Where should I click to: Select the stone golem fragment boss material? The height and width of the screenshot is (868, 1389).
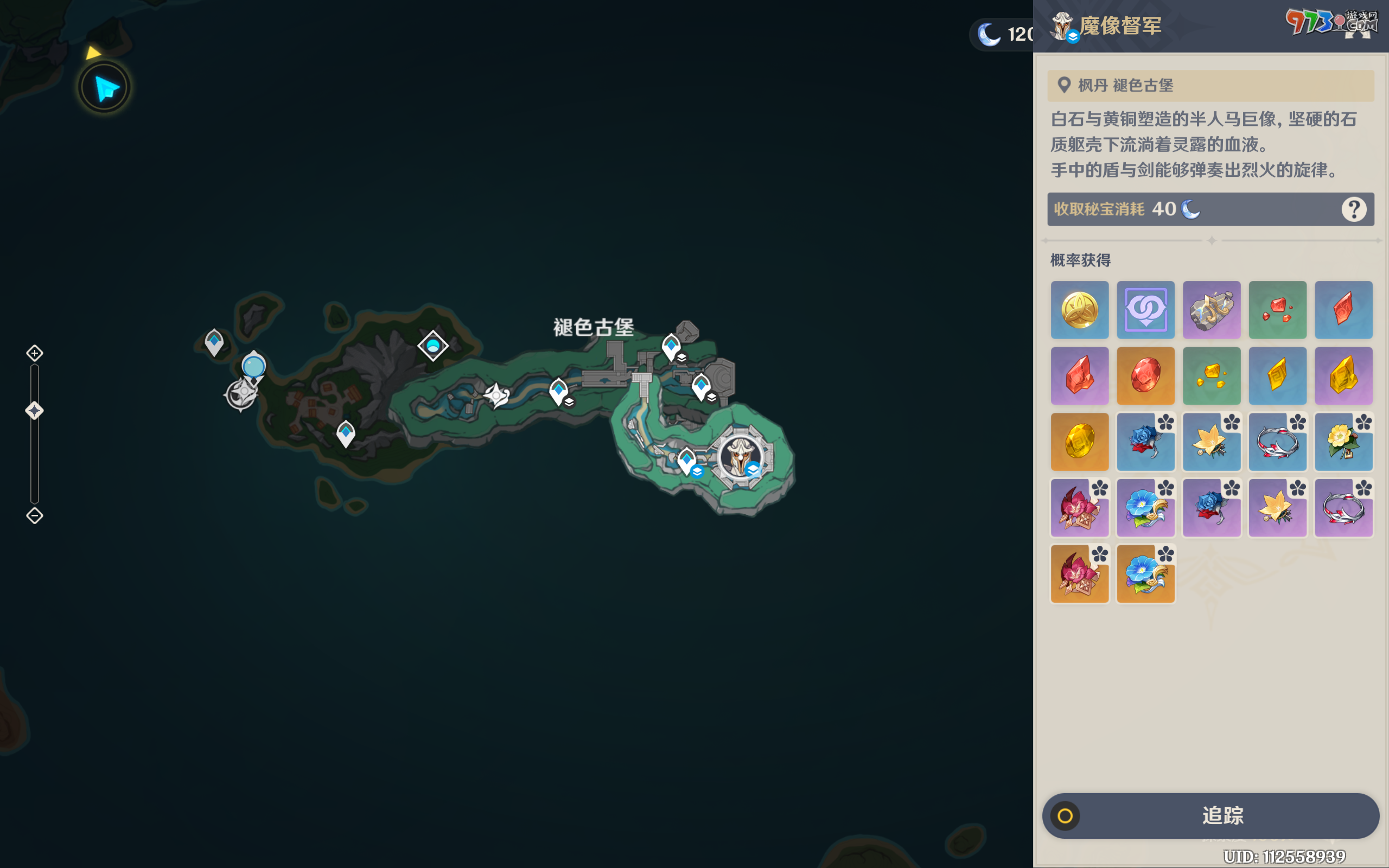pyautogui.click(x=1211, y=310)
